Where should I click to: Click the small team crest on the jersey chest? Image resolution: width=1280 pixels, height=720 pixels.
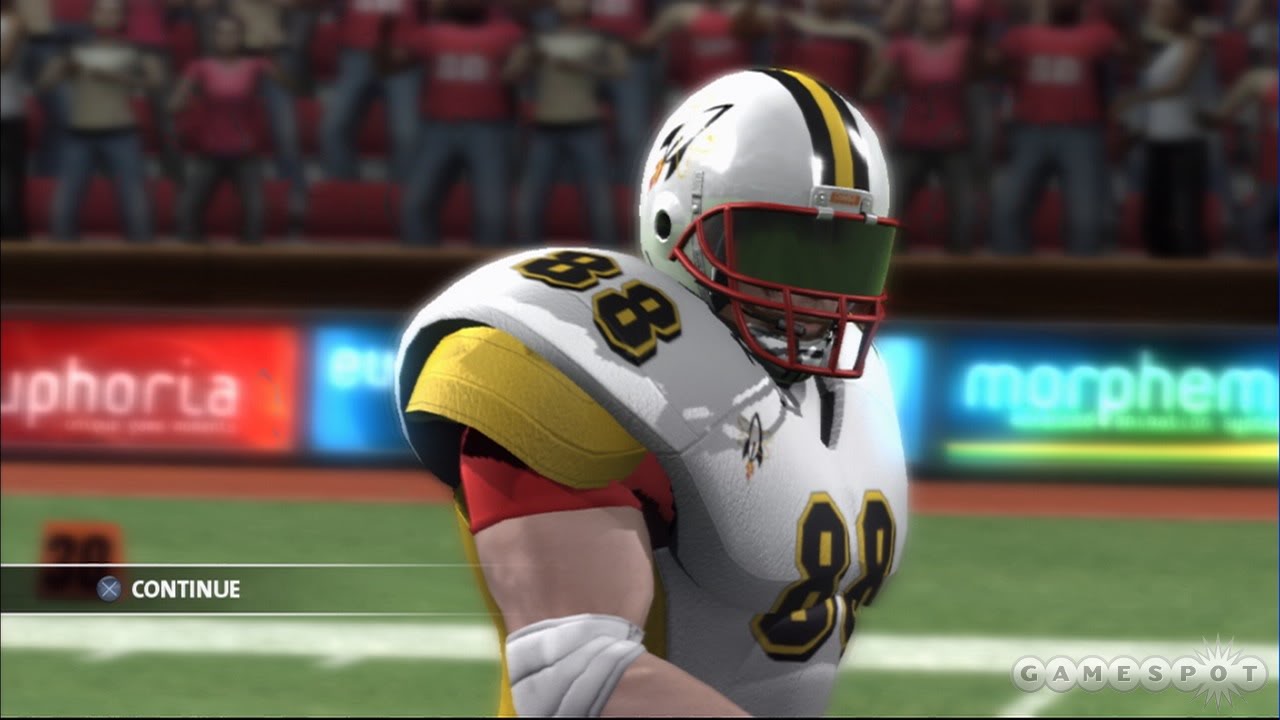(x=752, y=442)
